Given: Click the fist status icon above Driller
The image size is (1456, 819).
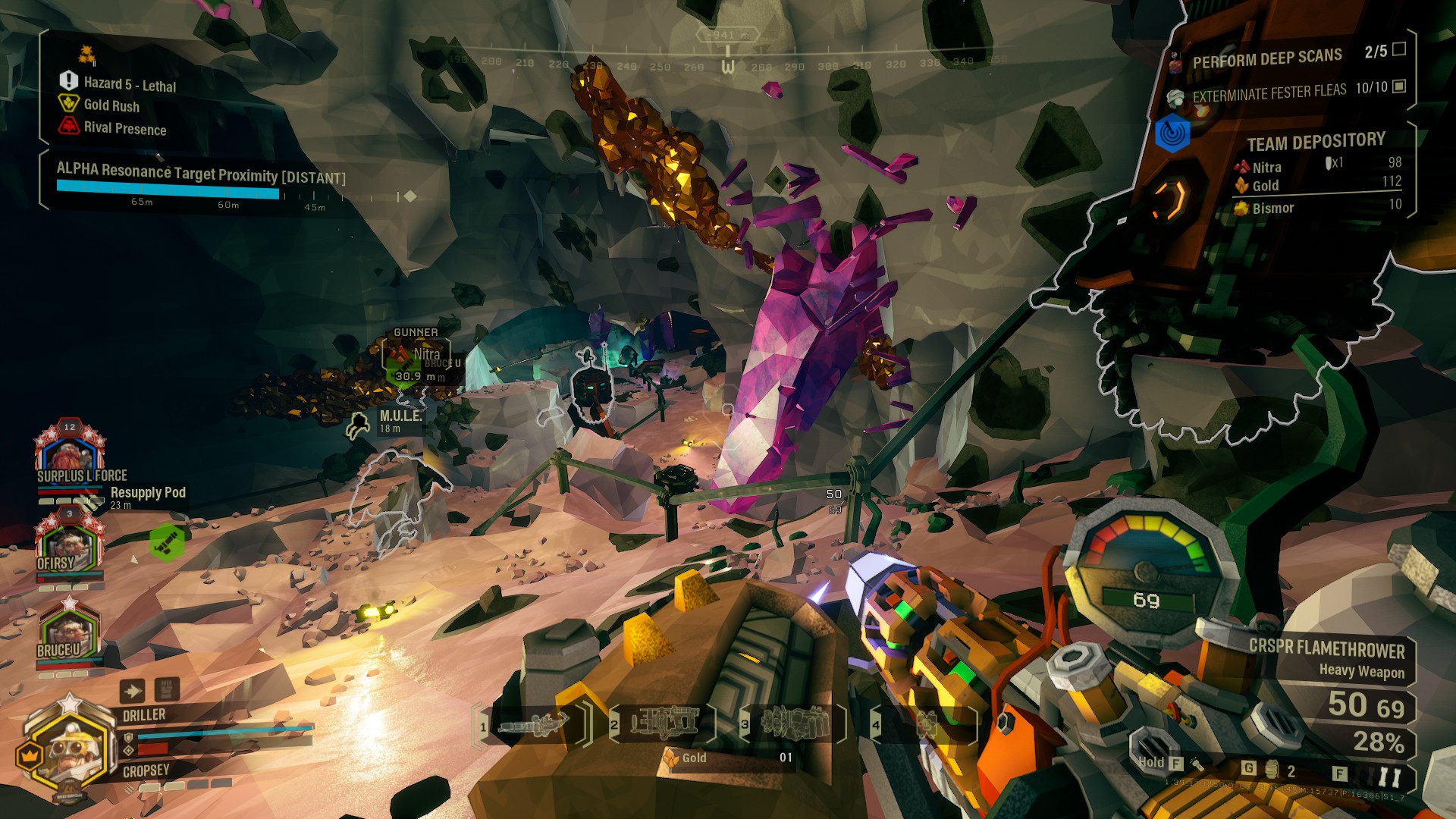Looking at the screenshot, I should coord(167,689).
